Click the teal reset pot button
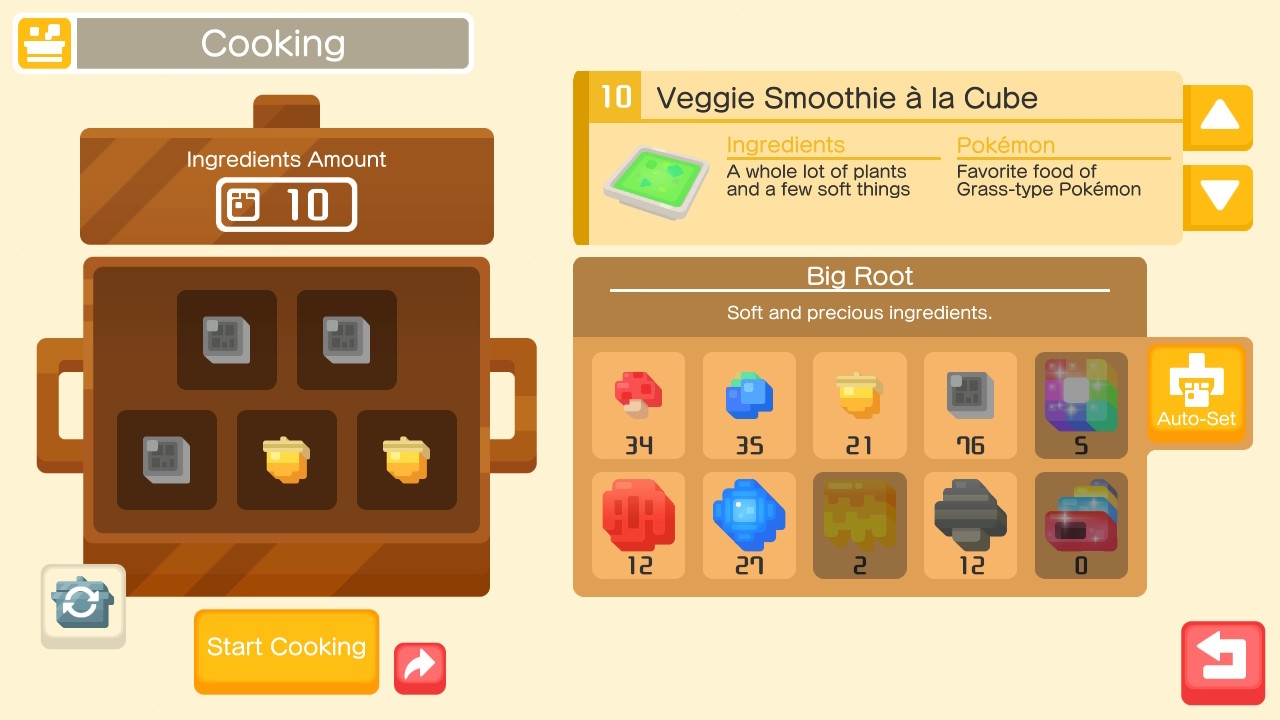 (x=83, y=604)
